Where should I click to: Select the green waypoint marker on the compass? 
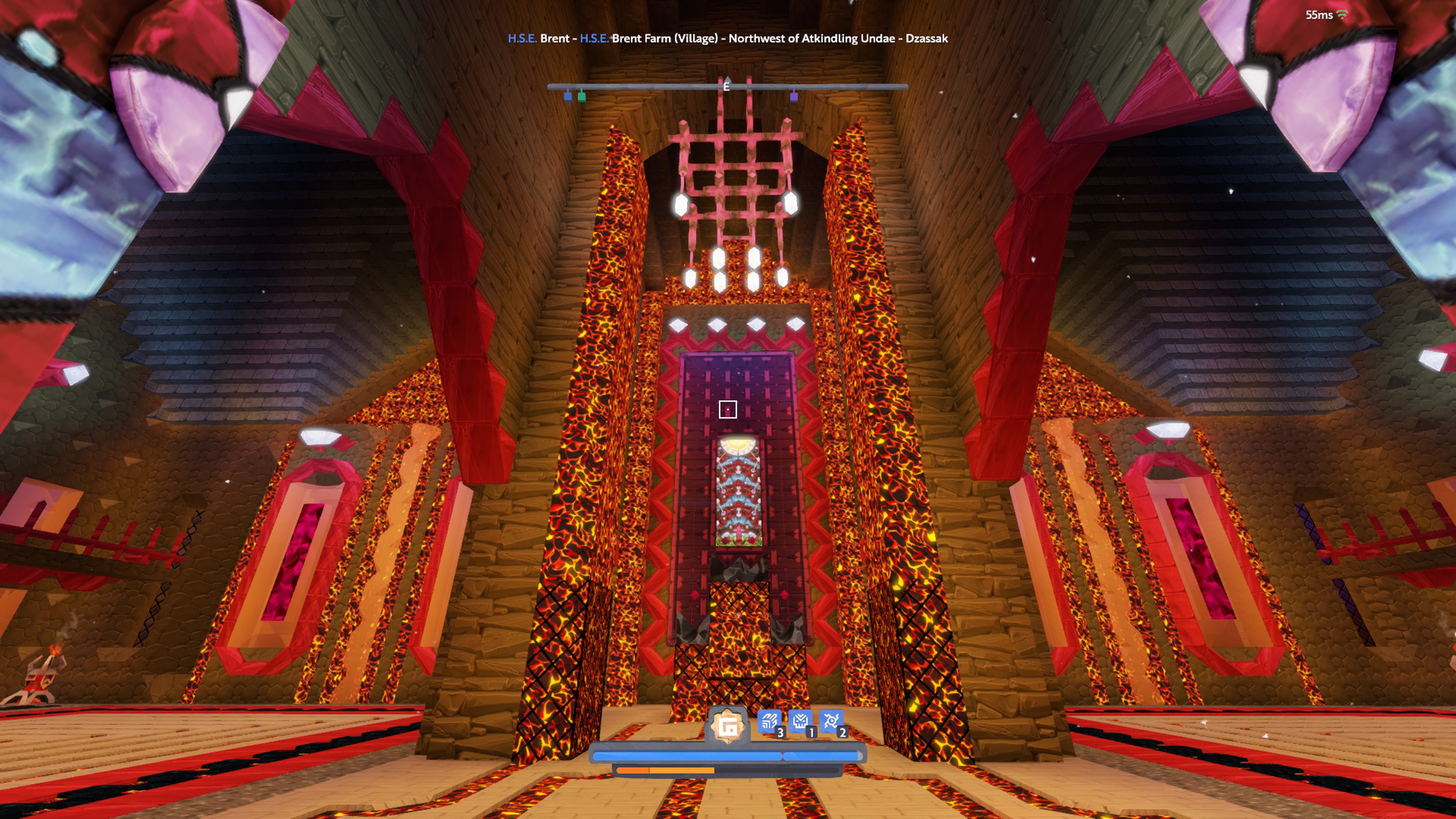tap(582, 97)
